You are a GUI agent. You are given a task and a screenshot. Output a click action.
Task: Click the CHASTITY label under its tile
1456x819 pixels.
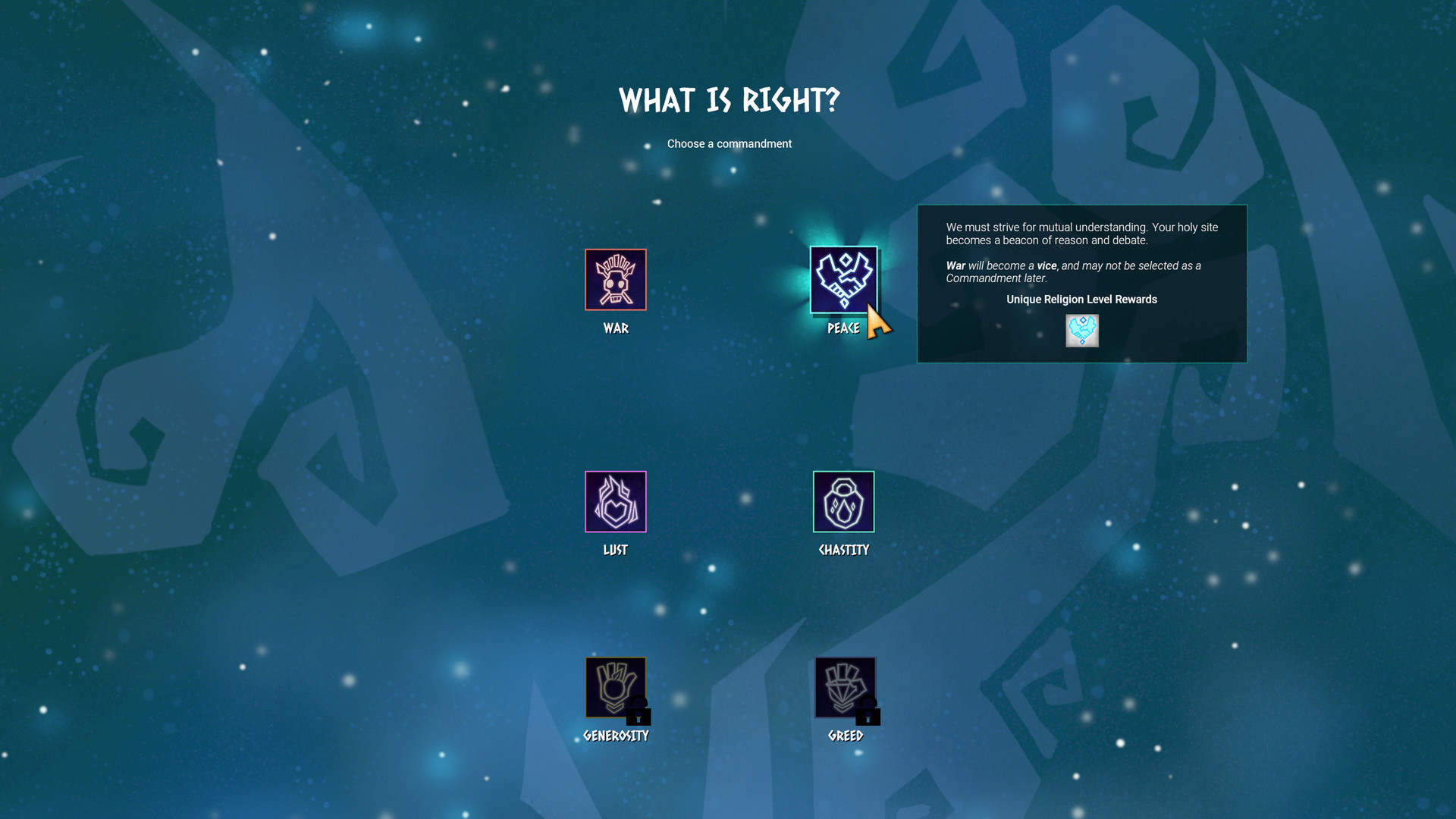click(843, 550)
